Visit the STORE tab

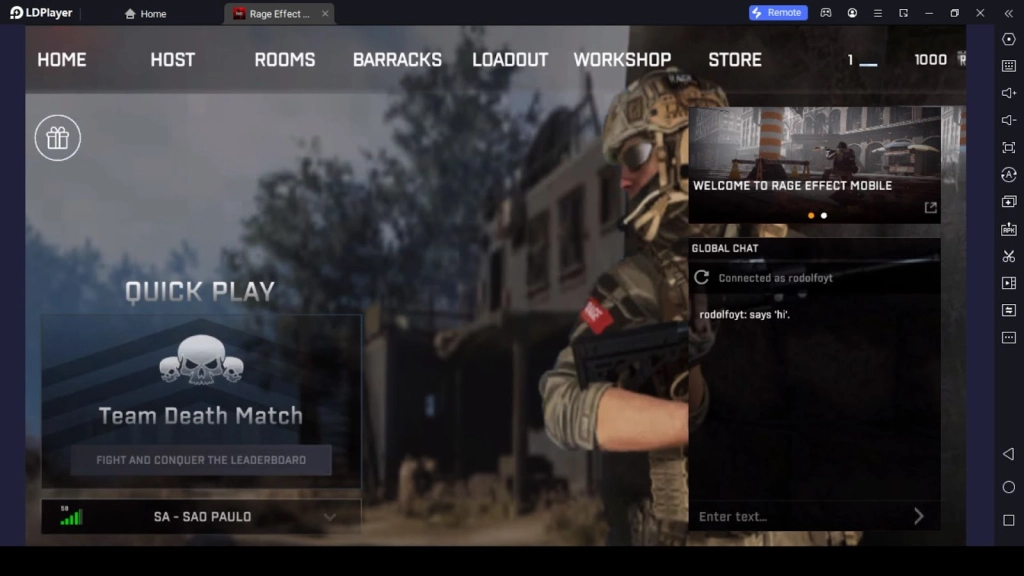(735, 60)
